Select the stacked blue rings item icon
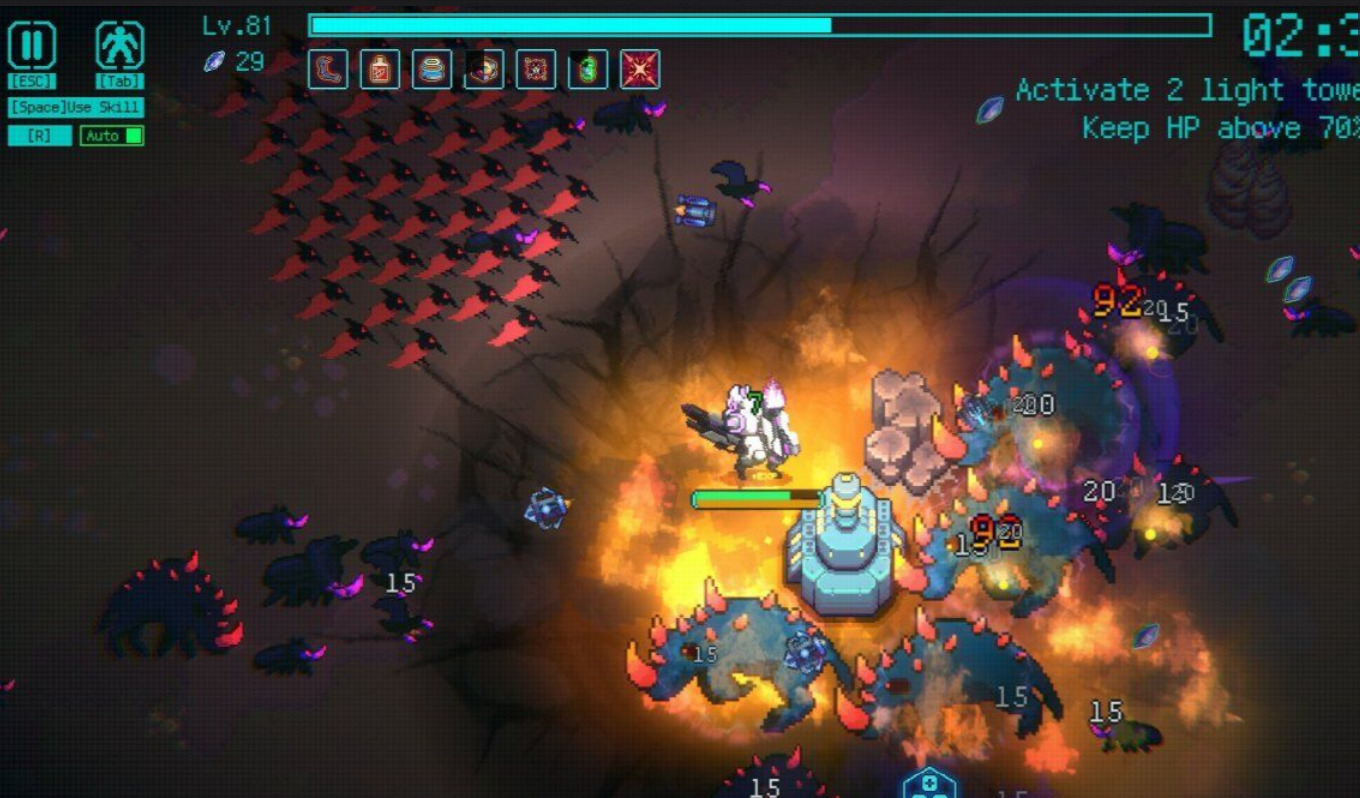Image resolution: width=1360 pixels, height=798 pixels. tap(432, 69)
